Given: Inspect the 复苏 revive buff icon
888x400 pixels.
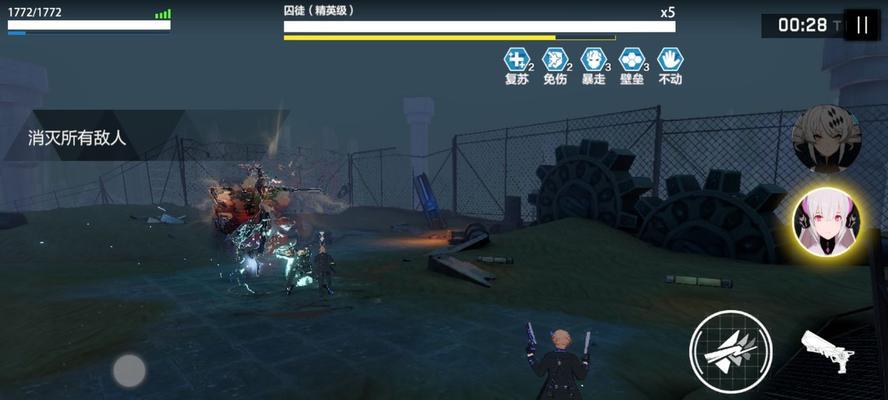Looking at the screenshot, I should click(516, 59).
